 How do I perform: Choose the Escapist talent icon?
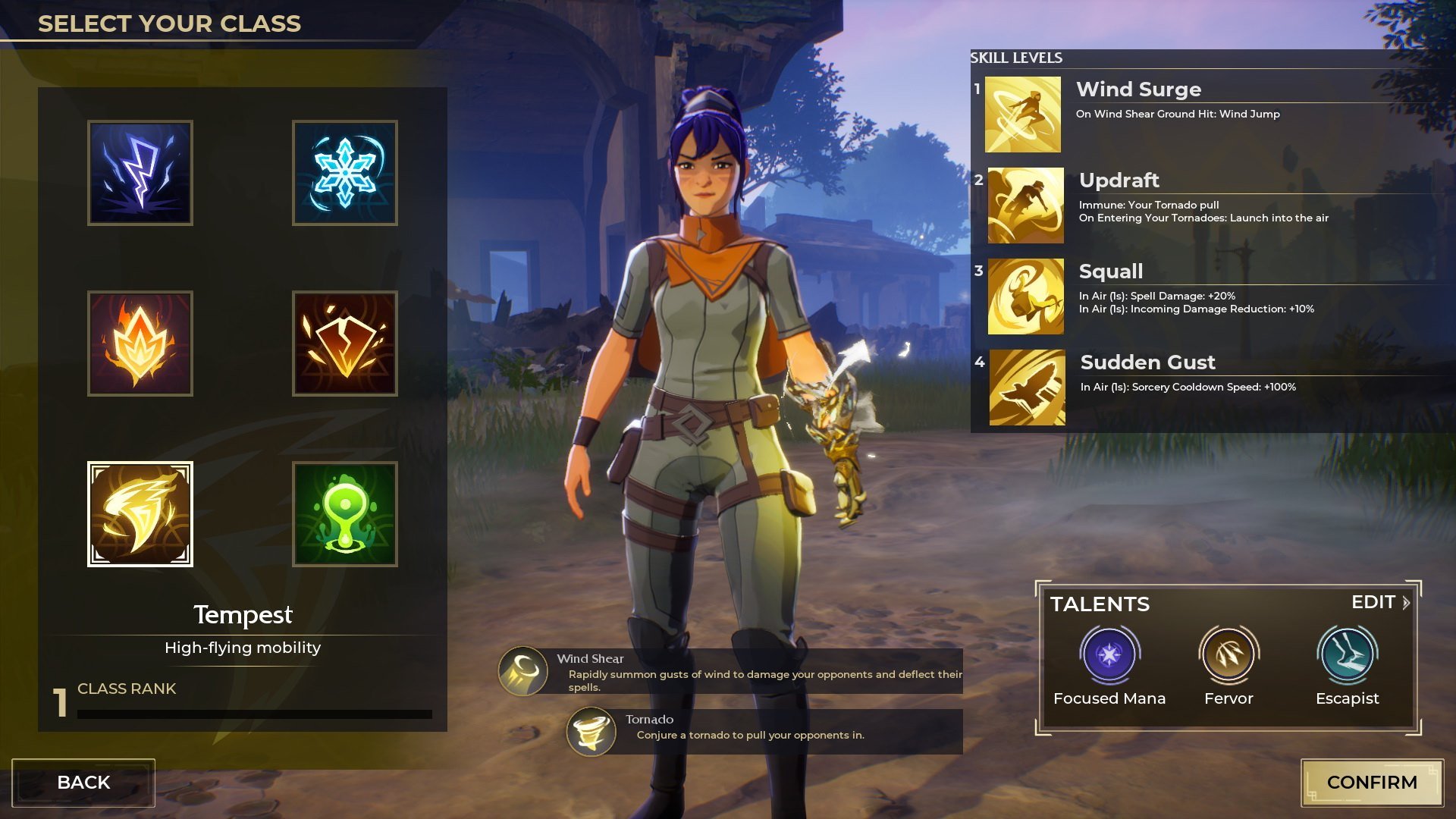(1348, 654)
